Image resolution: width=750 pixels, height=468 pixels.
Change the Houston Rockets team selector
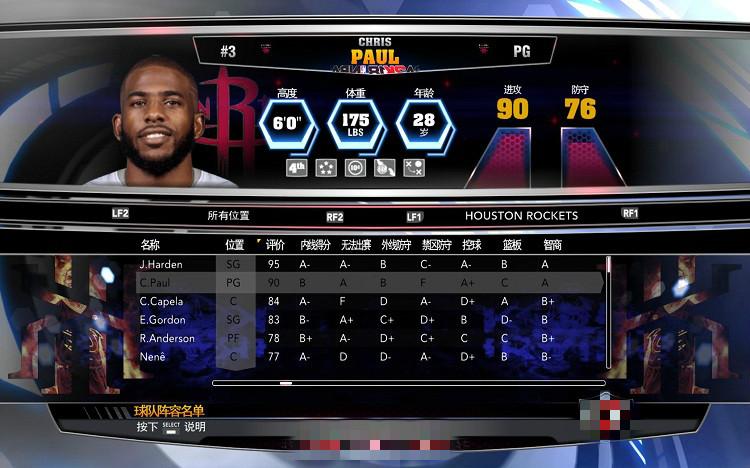click(521, 215)
